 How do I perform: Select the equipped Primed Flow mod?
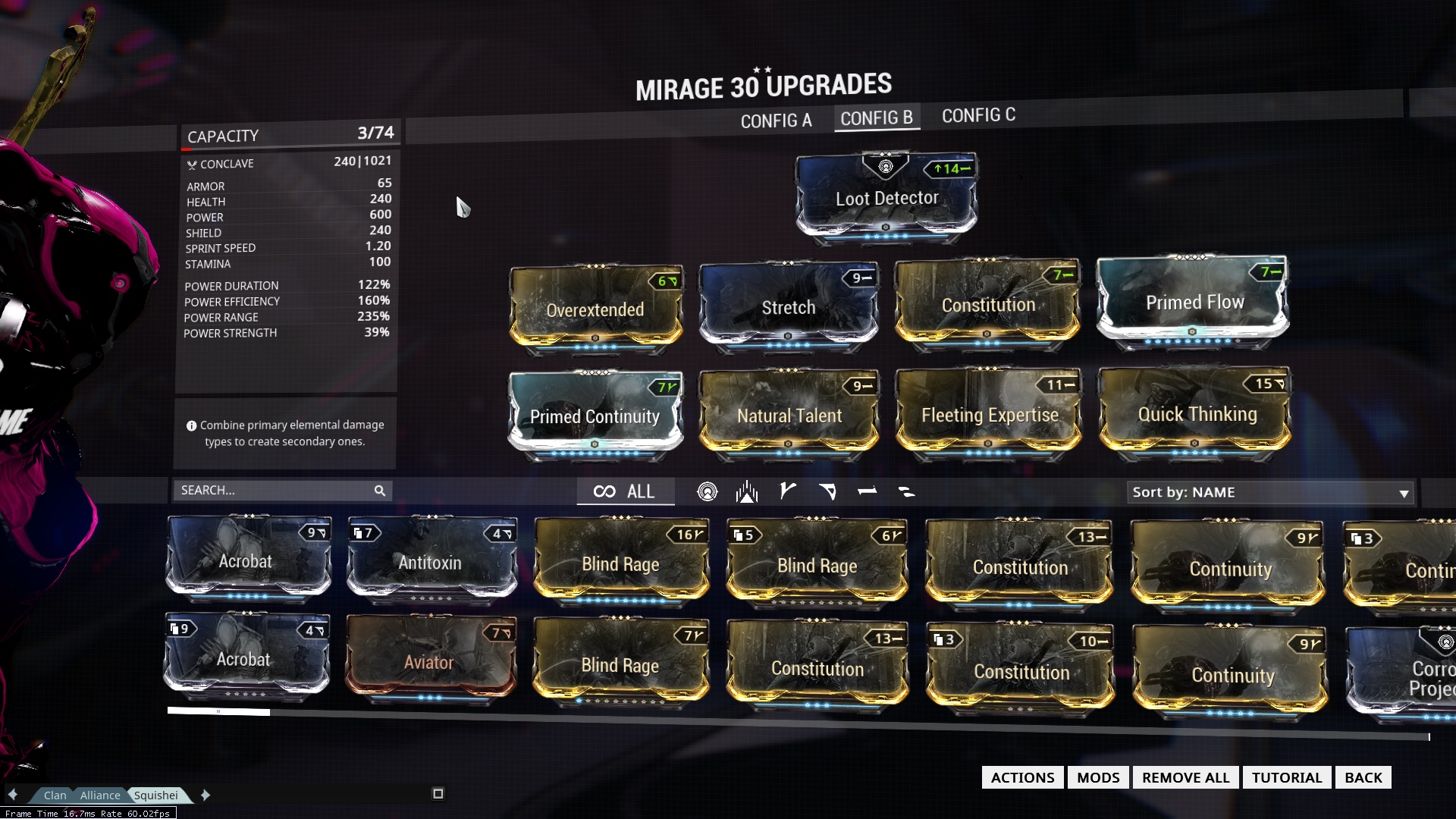coord(1194,302)
